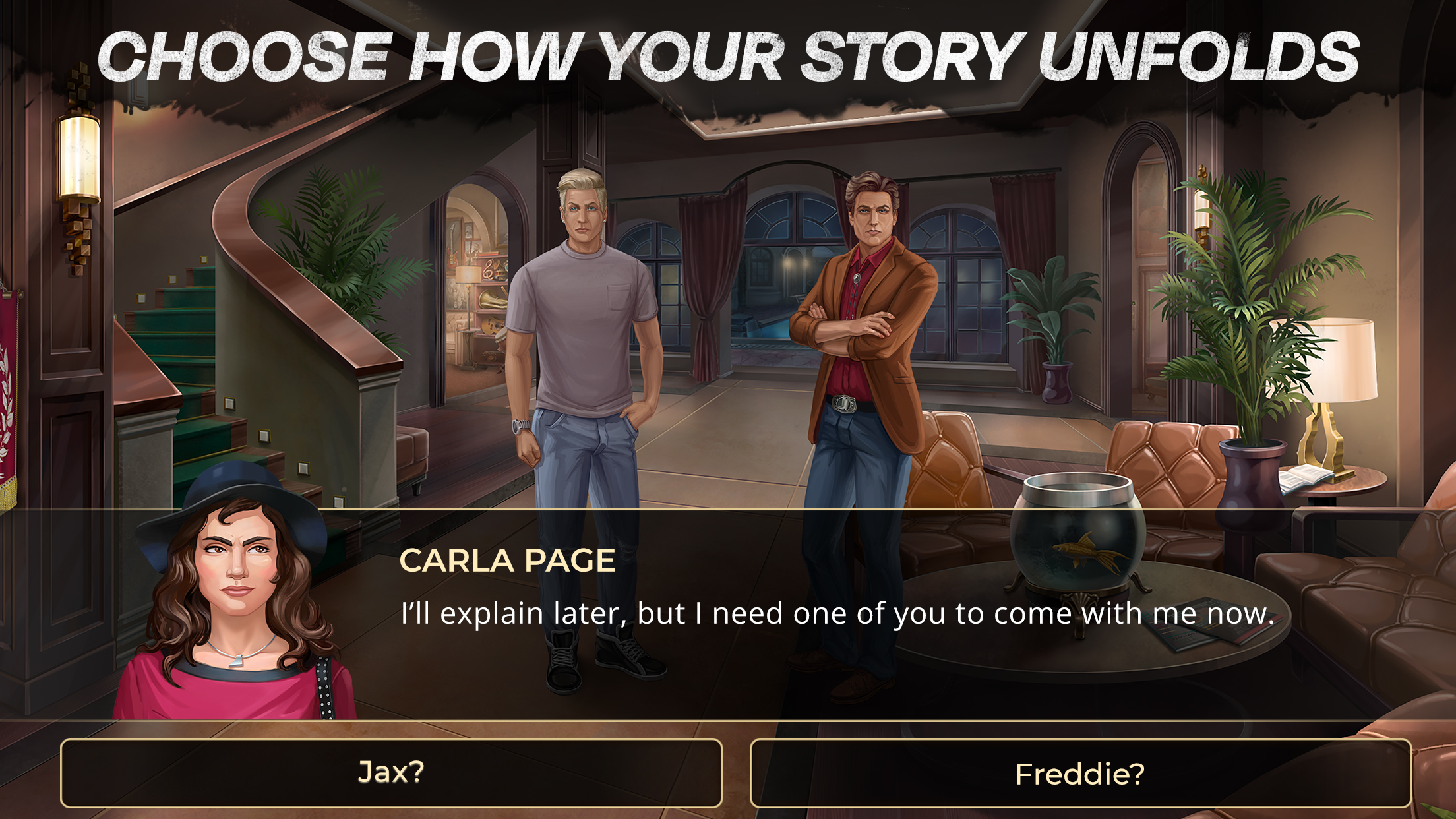Choose the "Jax?" dialogue option

click(x=391, y=773)
